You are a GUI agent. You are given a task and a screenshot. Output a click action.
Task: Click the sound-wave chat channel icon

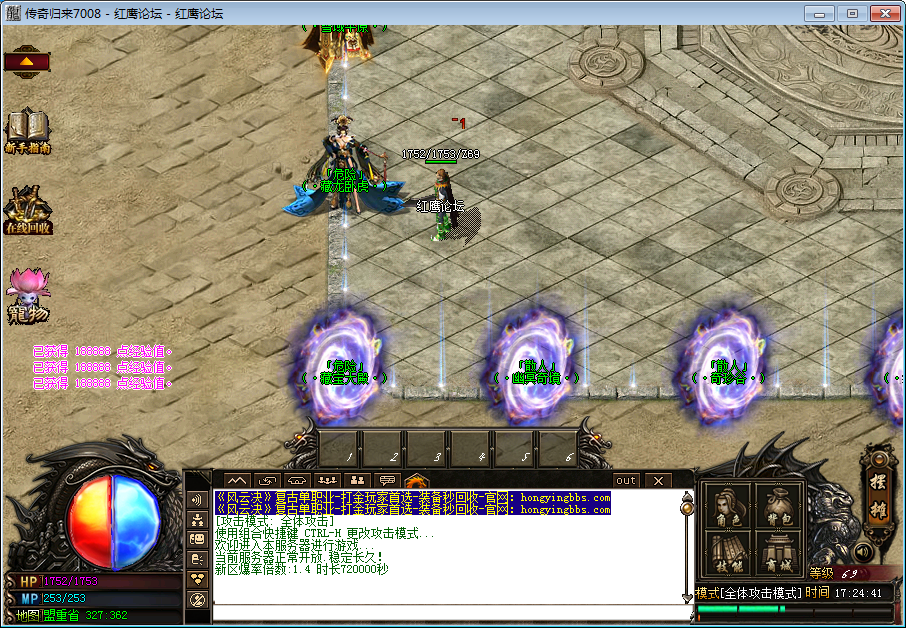197,499
